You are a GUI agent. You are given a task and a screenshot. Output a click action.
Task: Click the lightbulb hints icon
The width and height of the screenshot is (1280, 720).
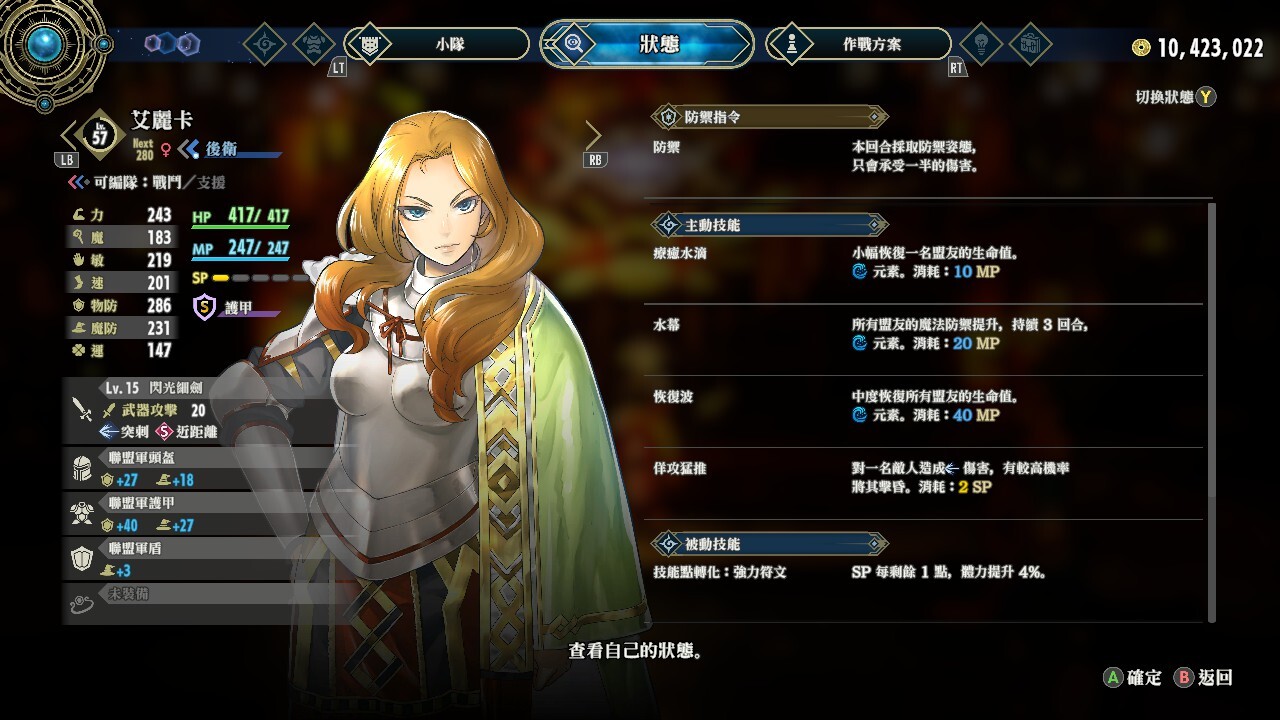tap(981, 44)
